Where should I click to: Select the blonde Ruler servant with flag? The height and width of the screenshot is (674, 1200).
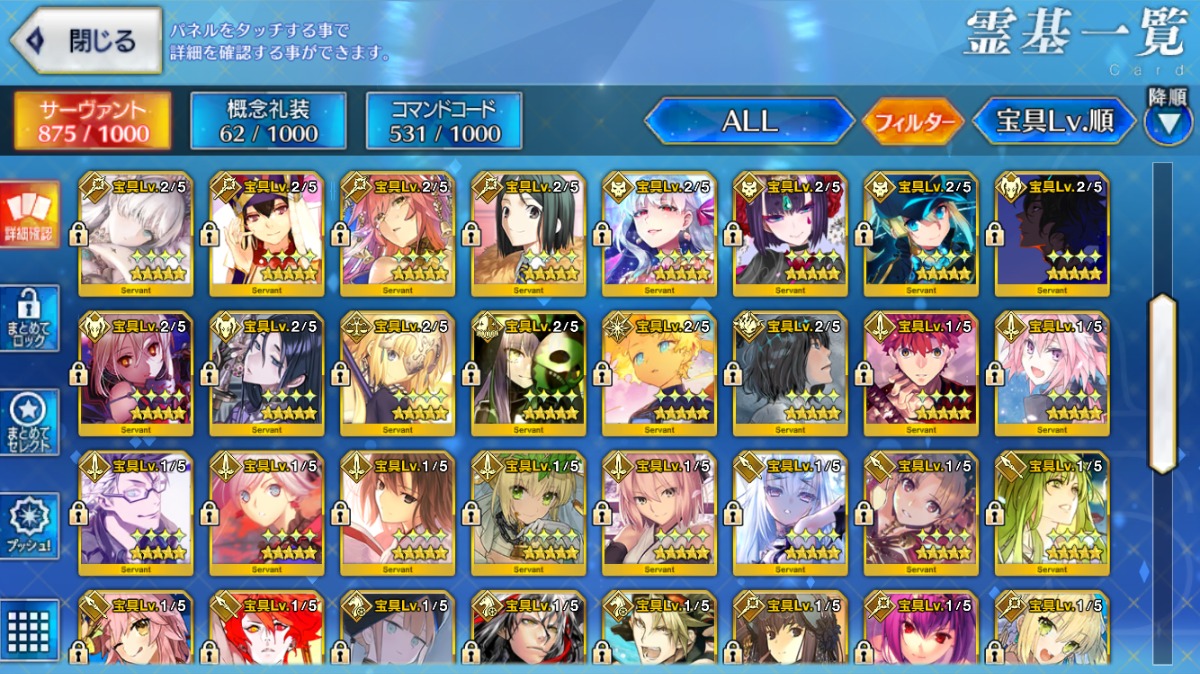pyautogui.click(x=398, y=373)
